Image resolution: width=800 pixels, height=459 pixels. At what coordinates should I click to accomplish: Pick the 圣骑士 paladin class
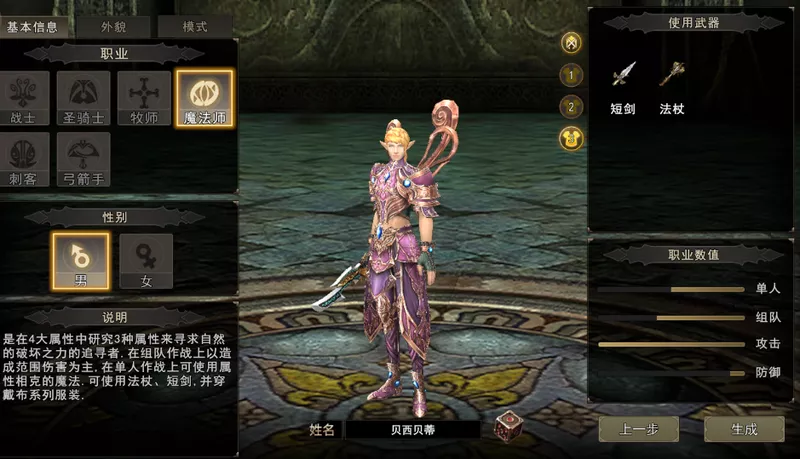coord(83,97)
